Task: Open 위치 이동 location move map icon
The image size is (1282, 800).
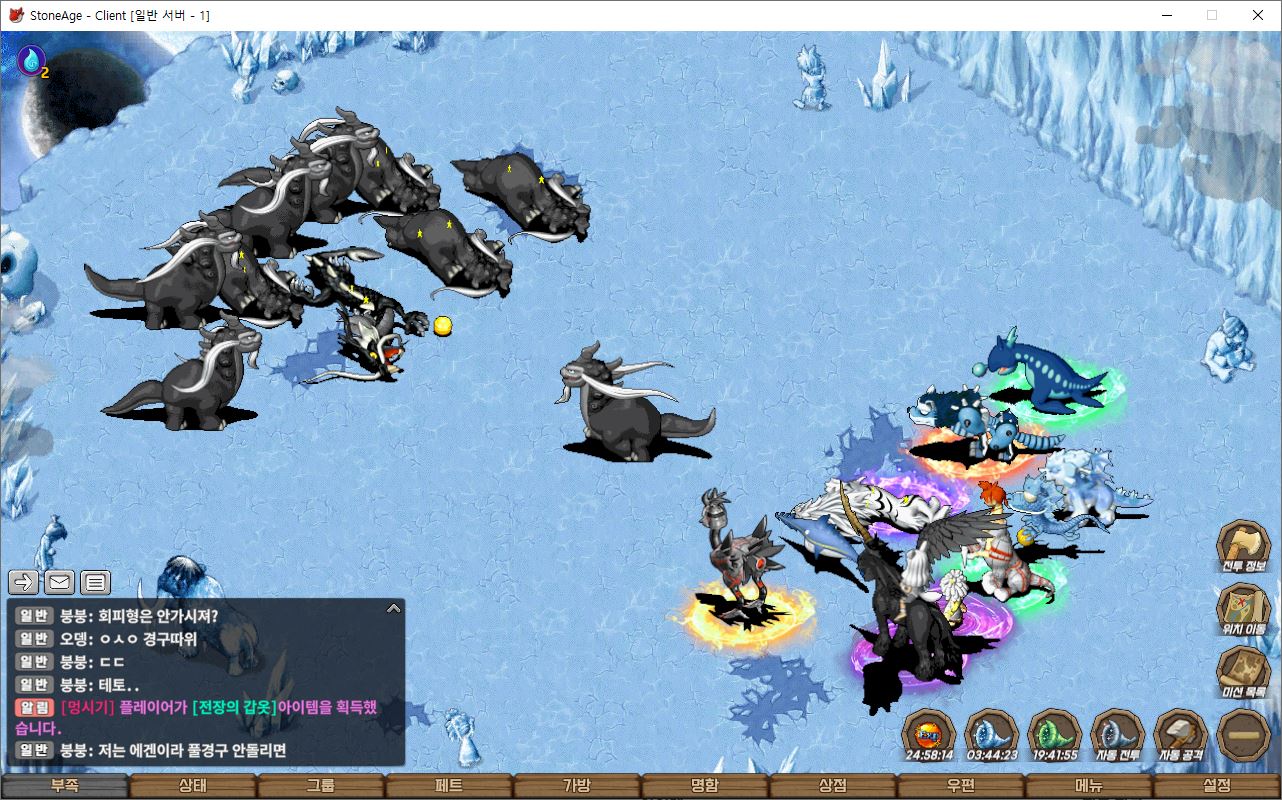Action: [1243, 608]
